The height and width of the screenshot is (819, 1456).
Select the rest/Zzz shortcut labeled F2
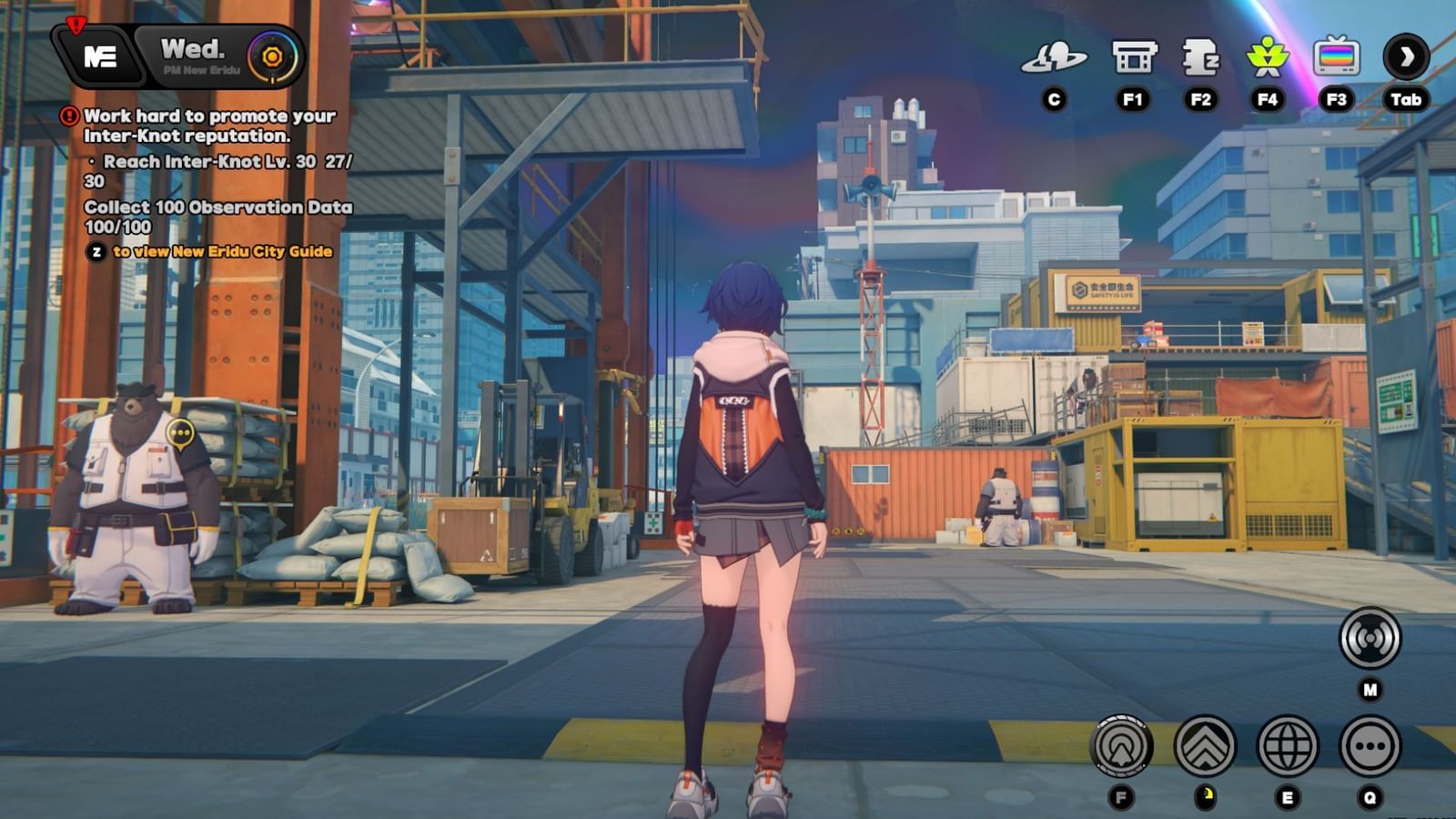point(1203,56)
